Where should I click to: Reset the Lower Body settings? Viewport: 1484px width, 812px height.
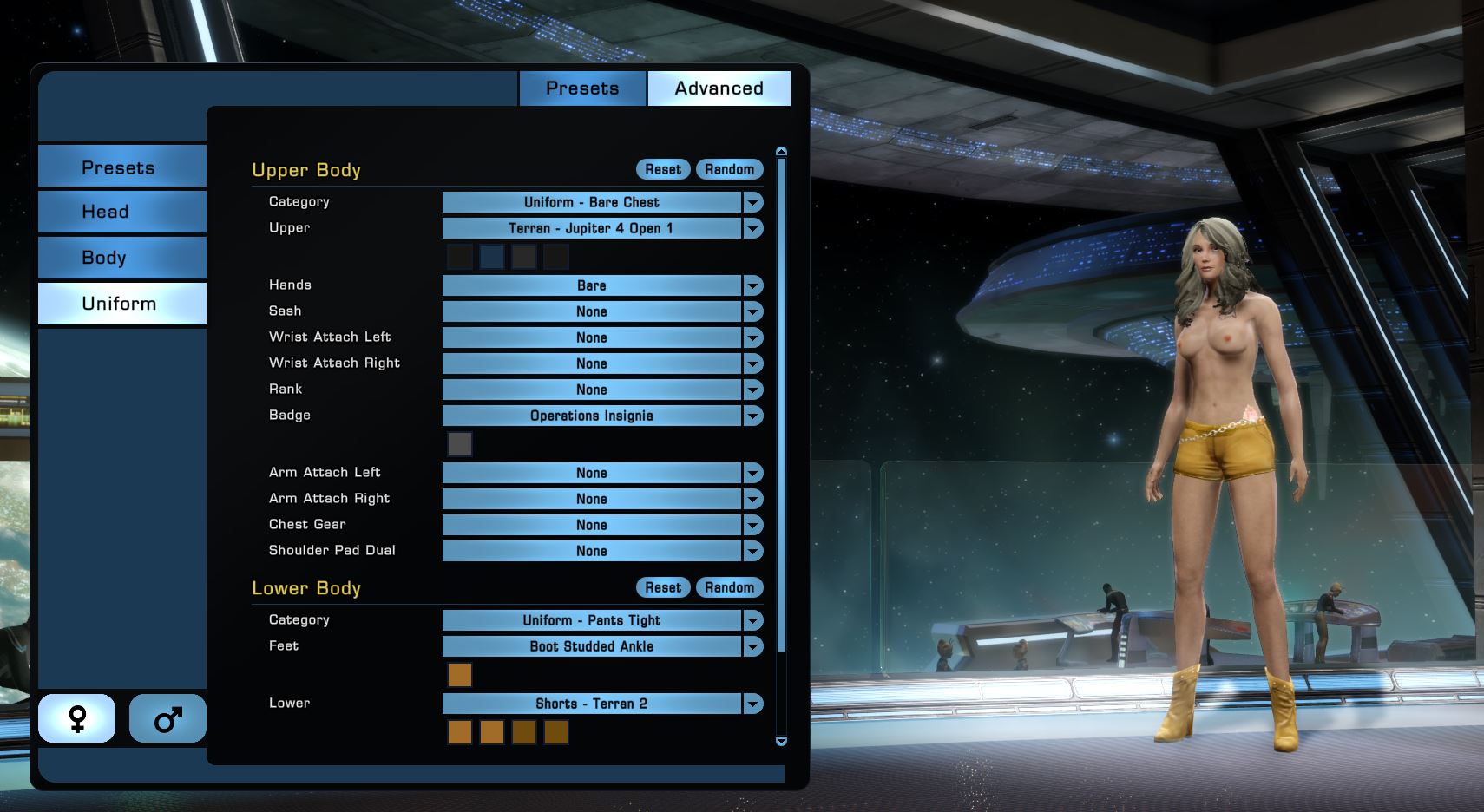click(x=663, y=587)
